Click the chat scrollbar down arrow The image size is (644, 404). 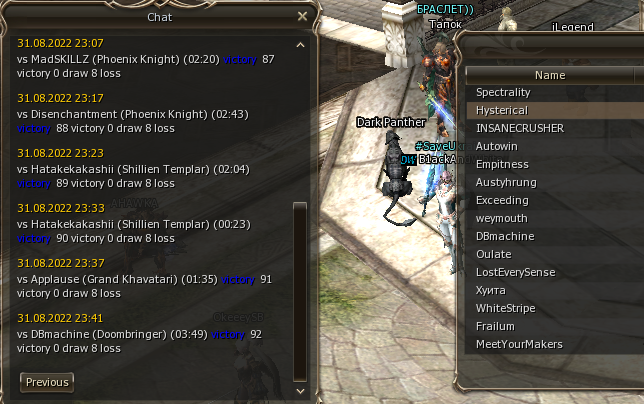point(301,382)
